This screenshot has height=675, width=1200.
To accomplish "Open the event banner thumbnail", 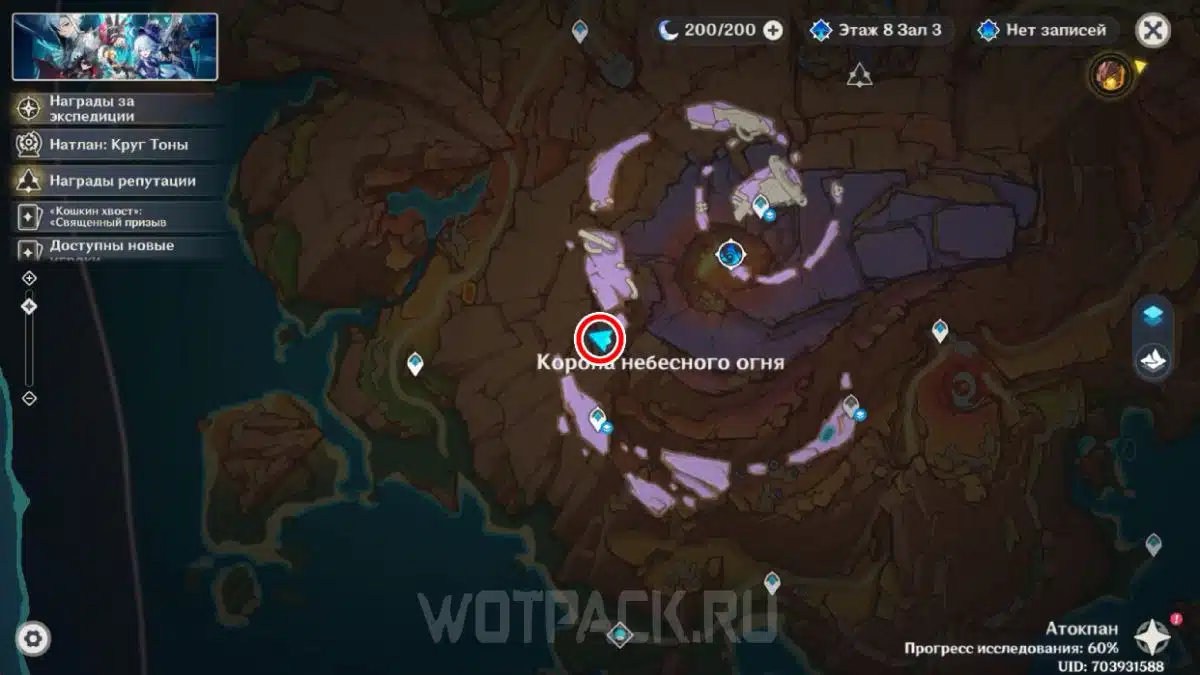I will tap(115, 47).
